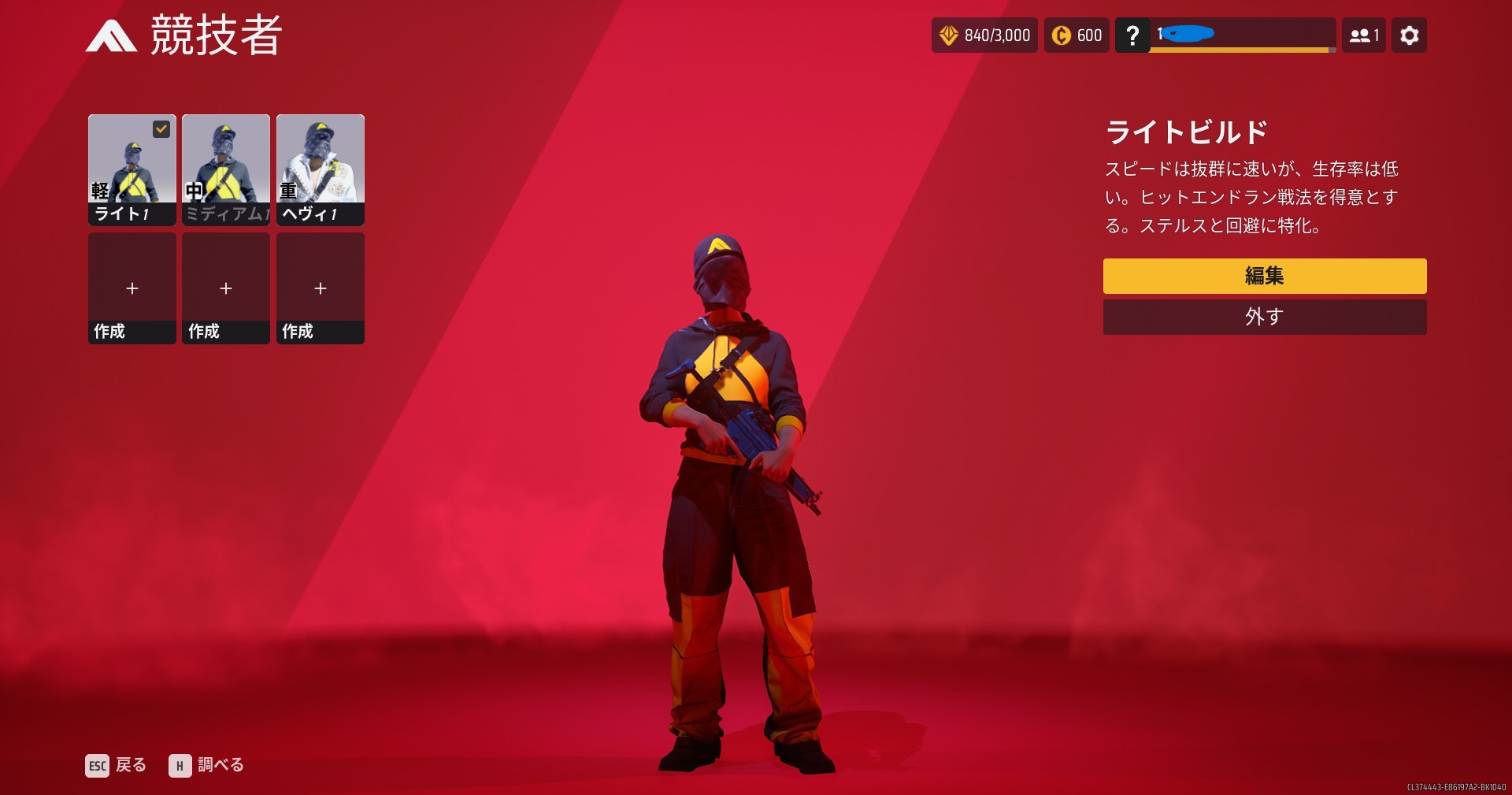This screenshot has width=1512, height=795.
Task: Click the plus icon below ヘヴィ1
Action: (320, 289)
